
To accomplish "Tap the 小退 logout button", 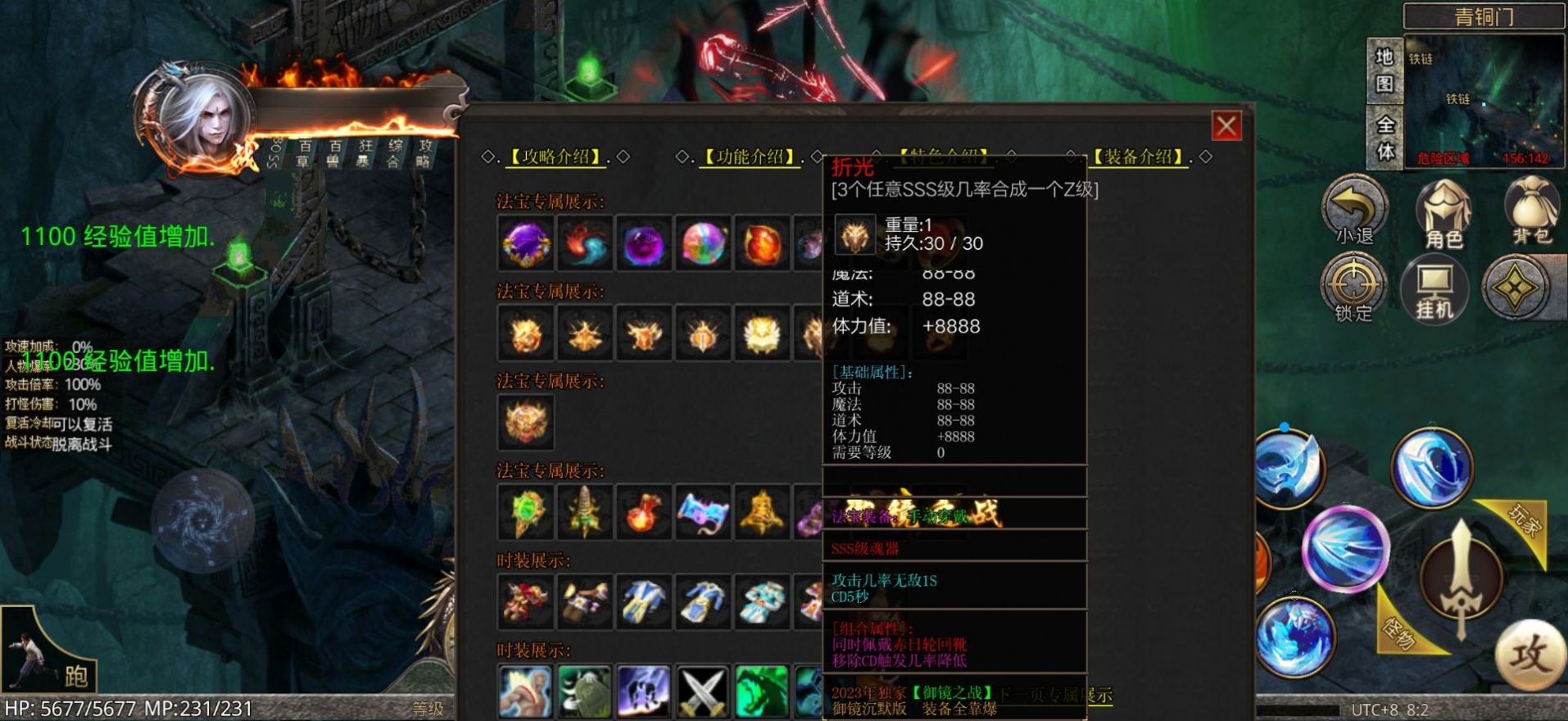I will (1353, 213).
